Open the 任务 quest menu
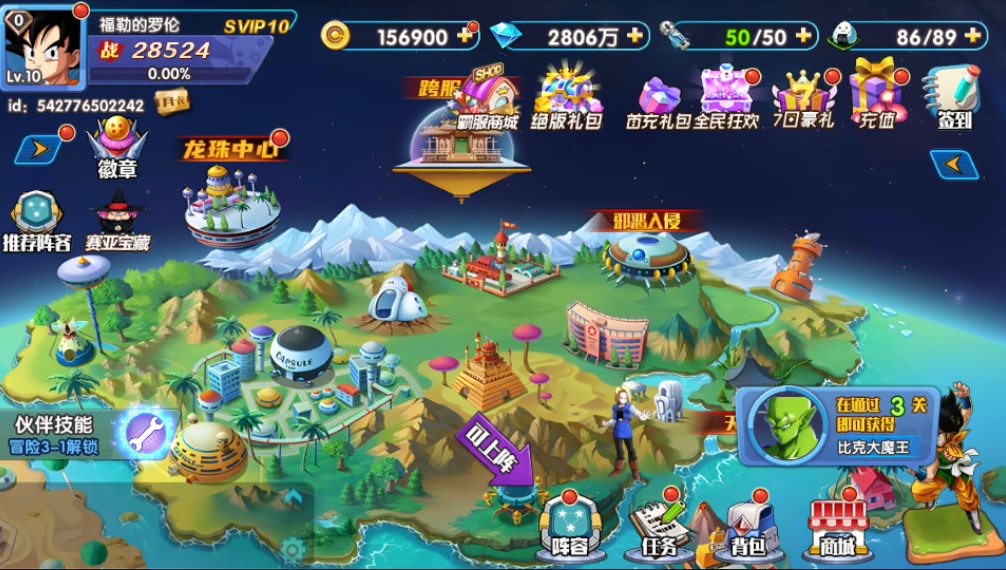Viewport: 1006px width, 570px height. coord(657,527)
